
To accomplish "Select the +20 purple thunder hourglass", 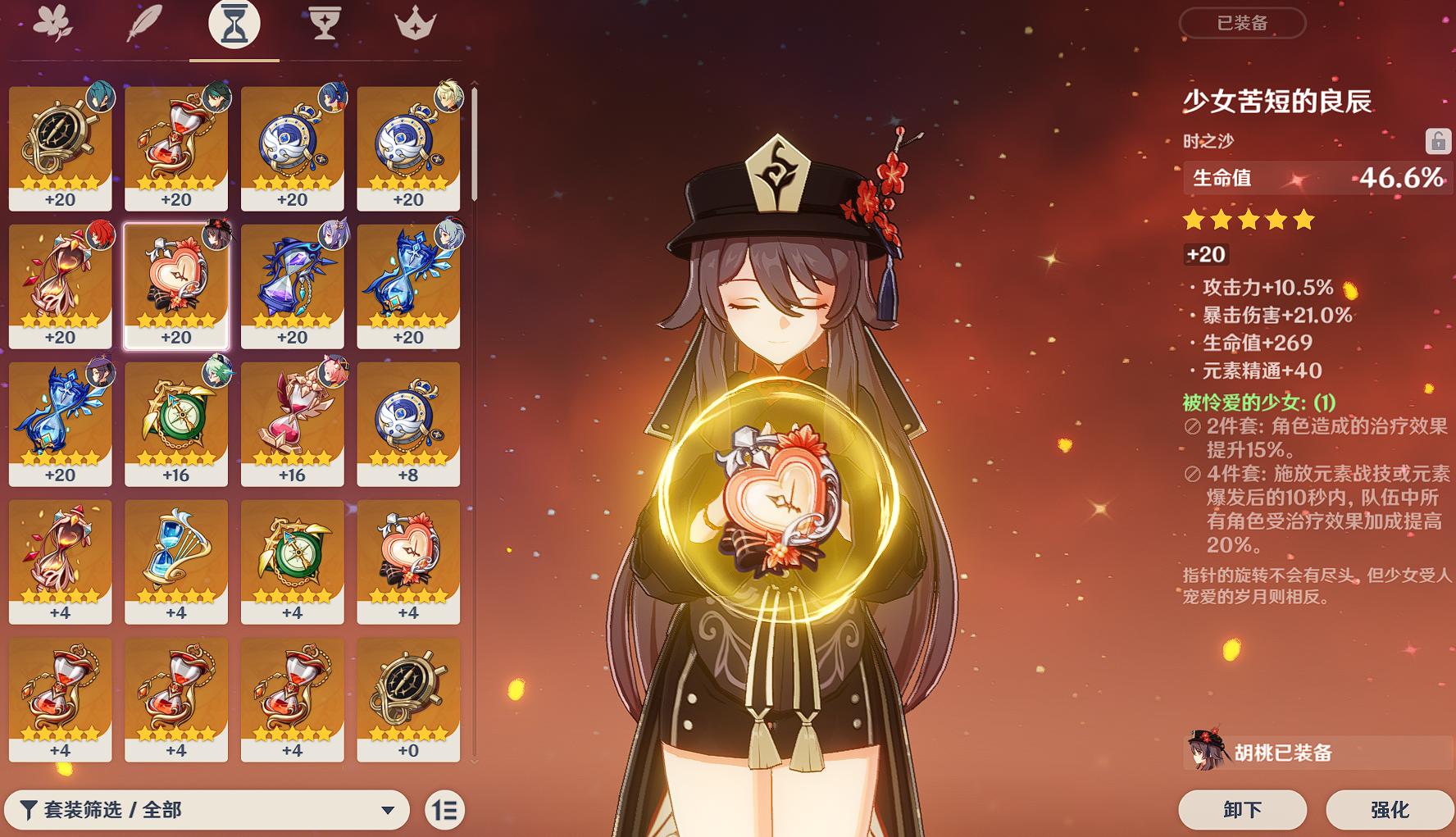I will [x=293, y=286].
